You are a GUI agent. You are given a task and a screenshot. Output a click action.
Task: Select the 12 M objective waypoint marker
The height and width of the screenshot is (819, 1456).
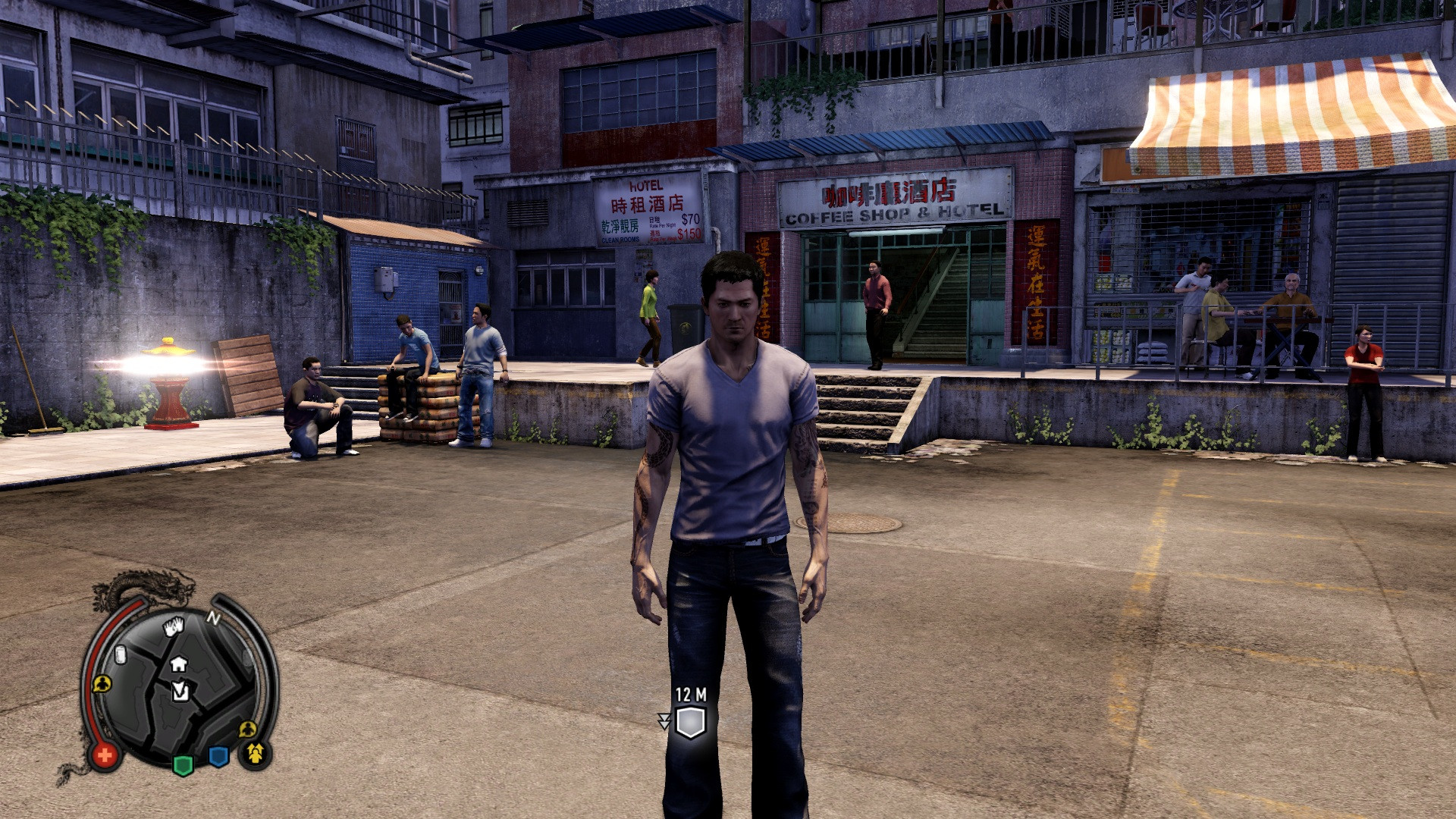(690, 722)
